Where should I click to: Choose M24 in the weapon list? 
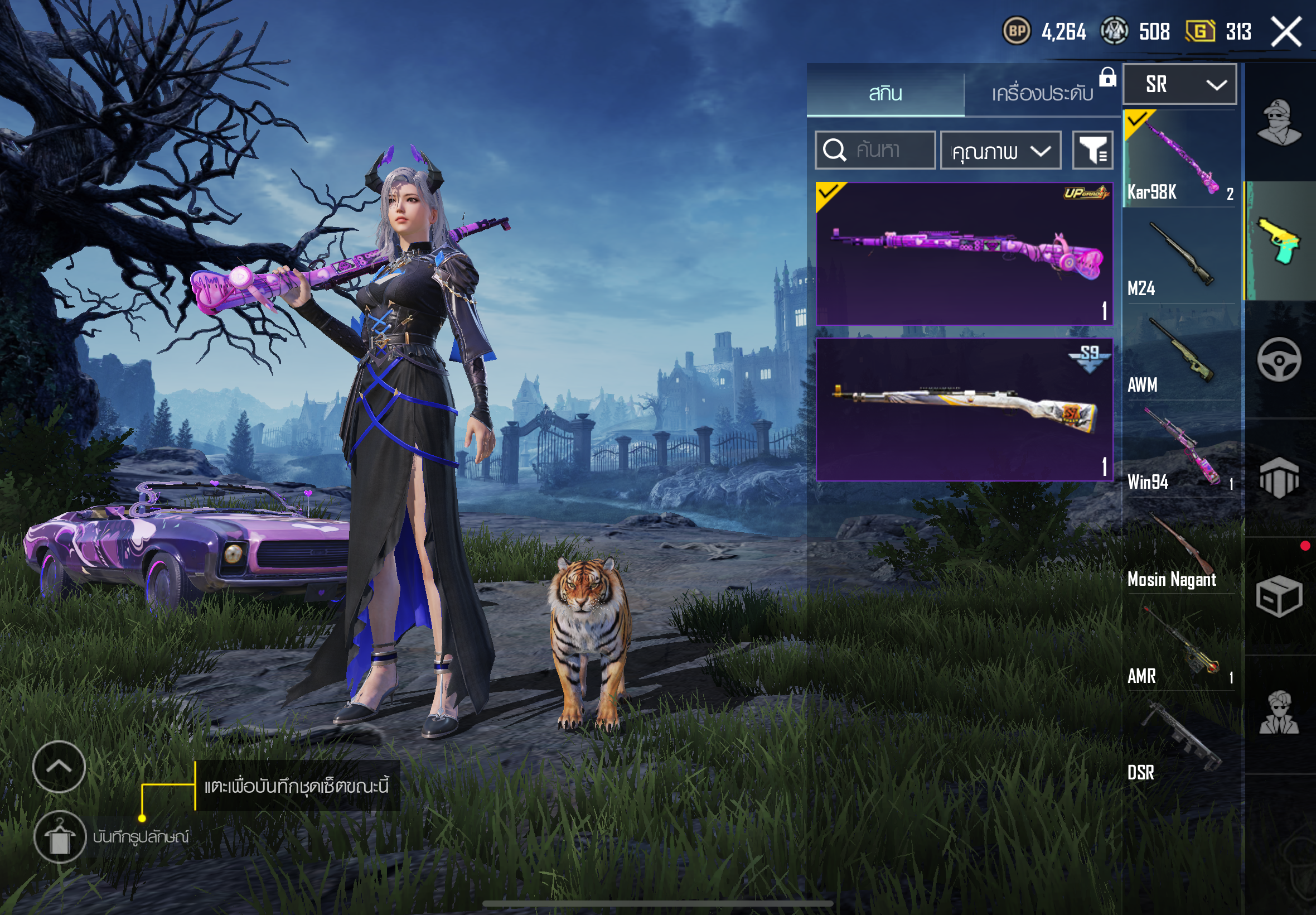click(x=1179, y=256)
